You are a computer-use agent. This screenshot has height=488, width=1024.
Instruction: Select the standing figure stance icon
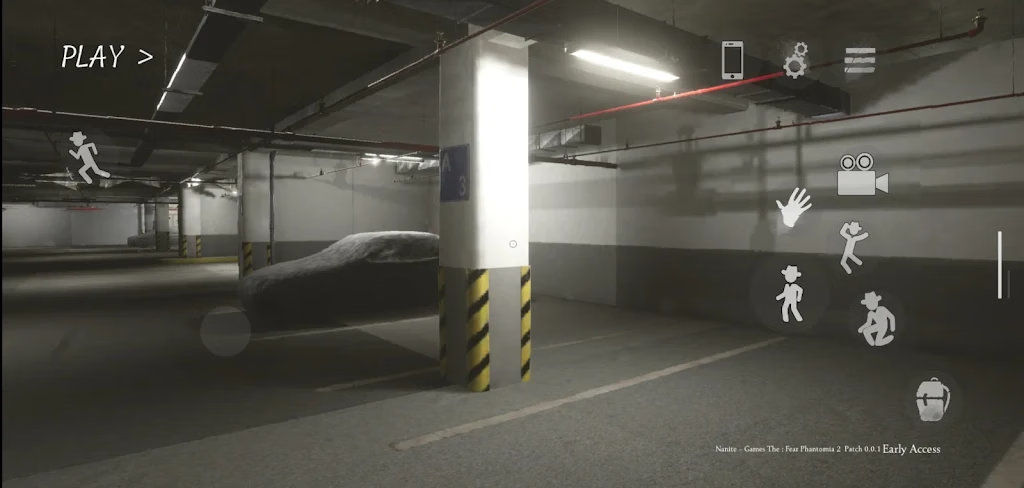790,294
